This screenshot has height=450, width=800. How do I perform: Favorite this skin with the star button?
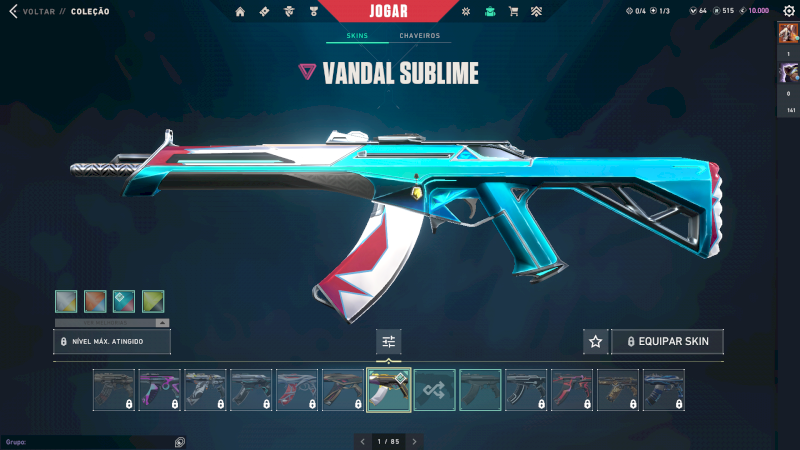(596, 342)
